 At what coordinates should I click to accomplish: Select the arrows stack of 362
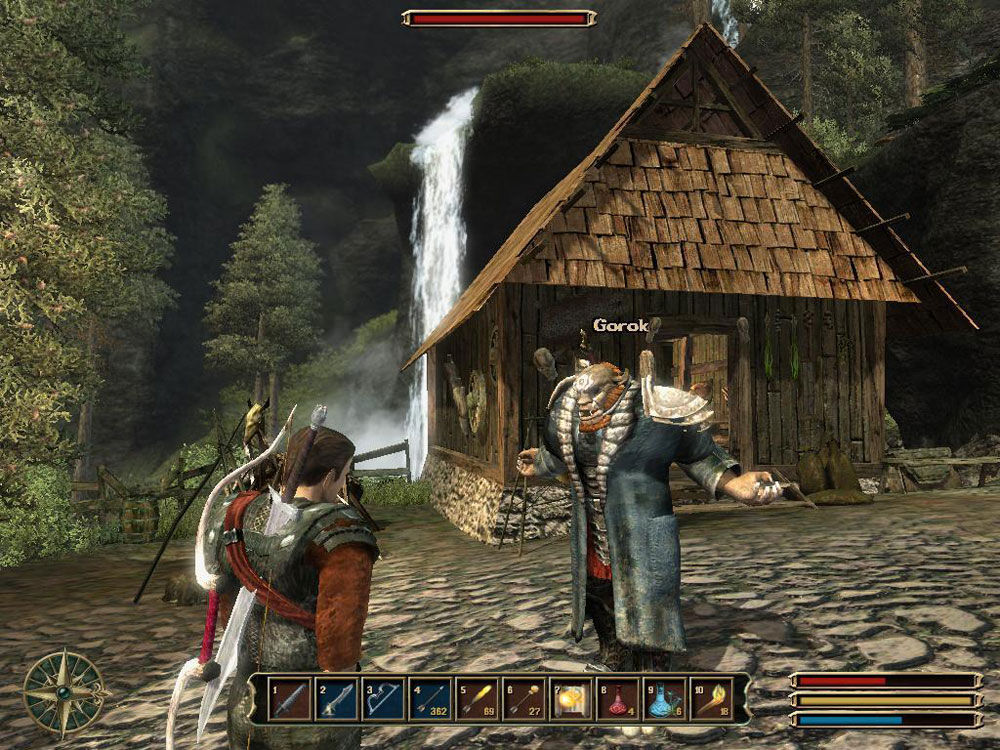tap(431, 699)
